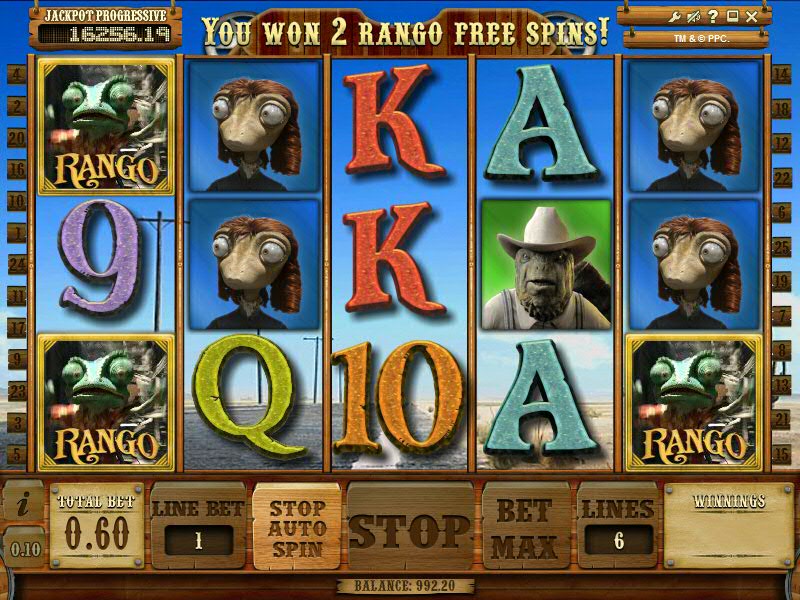Close the game with the X icon

[751, 16]
